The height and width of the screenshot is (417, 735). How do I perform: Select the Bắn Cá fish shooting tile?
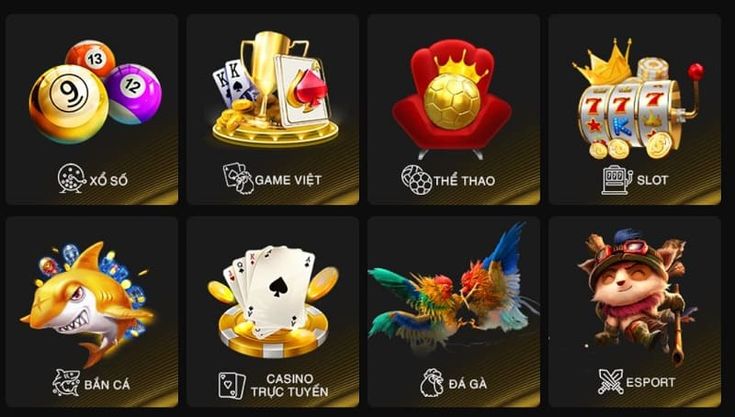pyautogui.click(x=92, y=310)
